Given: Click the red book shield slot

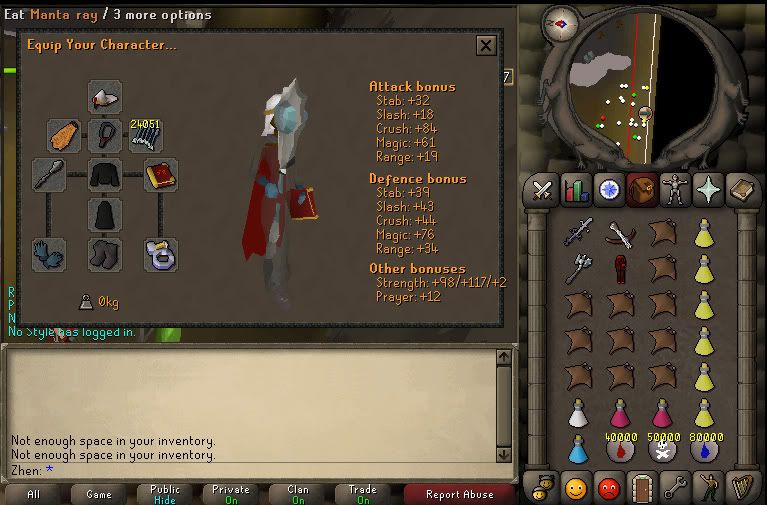Looking at the screenshot, I should pyautogui.click(x=160, y=175).
